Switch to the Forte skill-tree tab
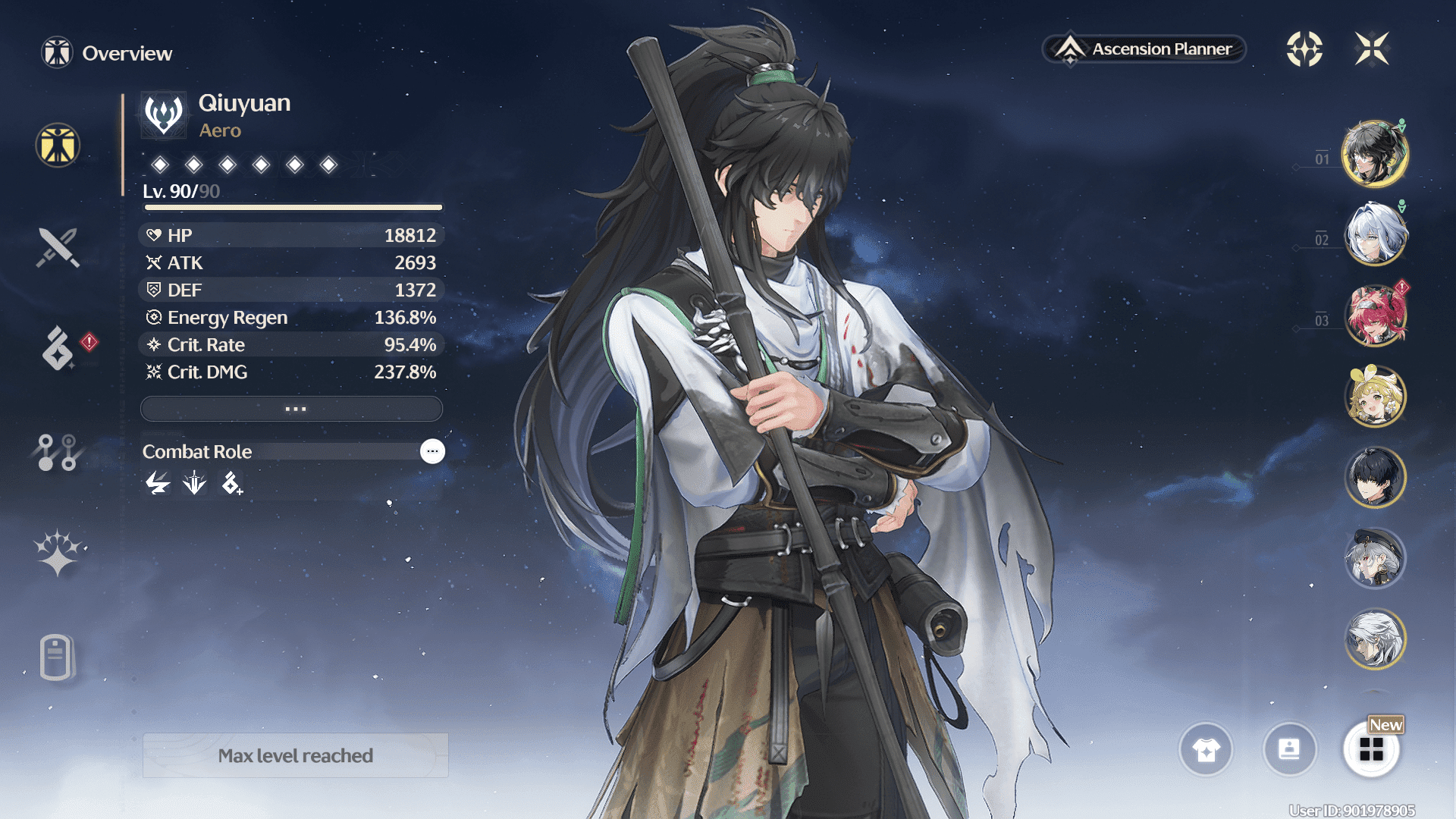This screenshot has width=1456, height=819. tap(58, 452)
